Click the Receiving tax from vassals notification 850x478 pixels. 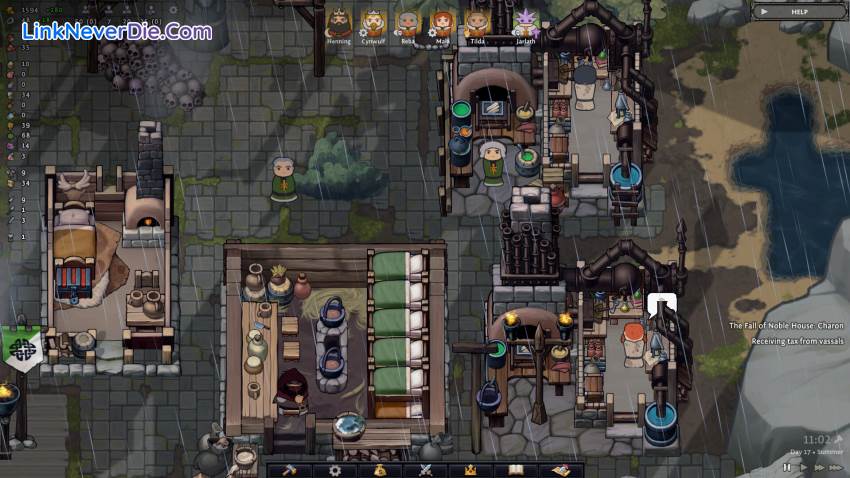[797, 341]
